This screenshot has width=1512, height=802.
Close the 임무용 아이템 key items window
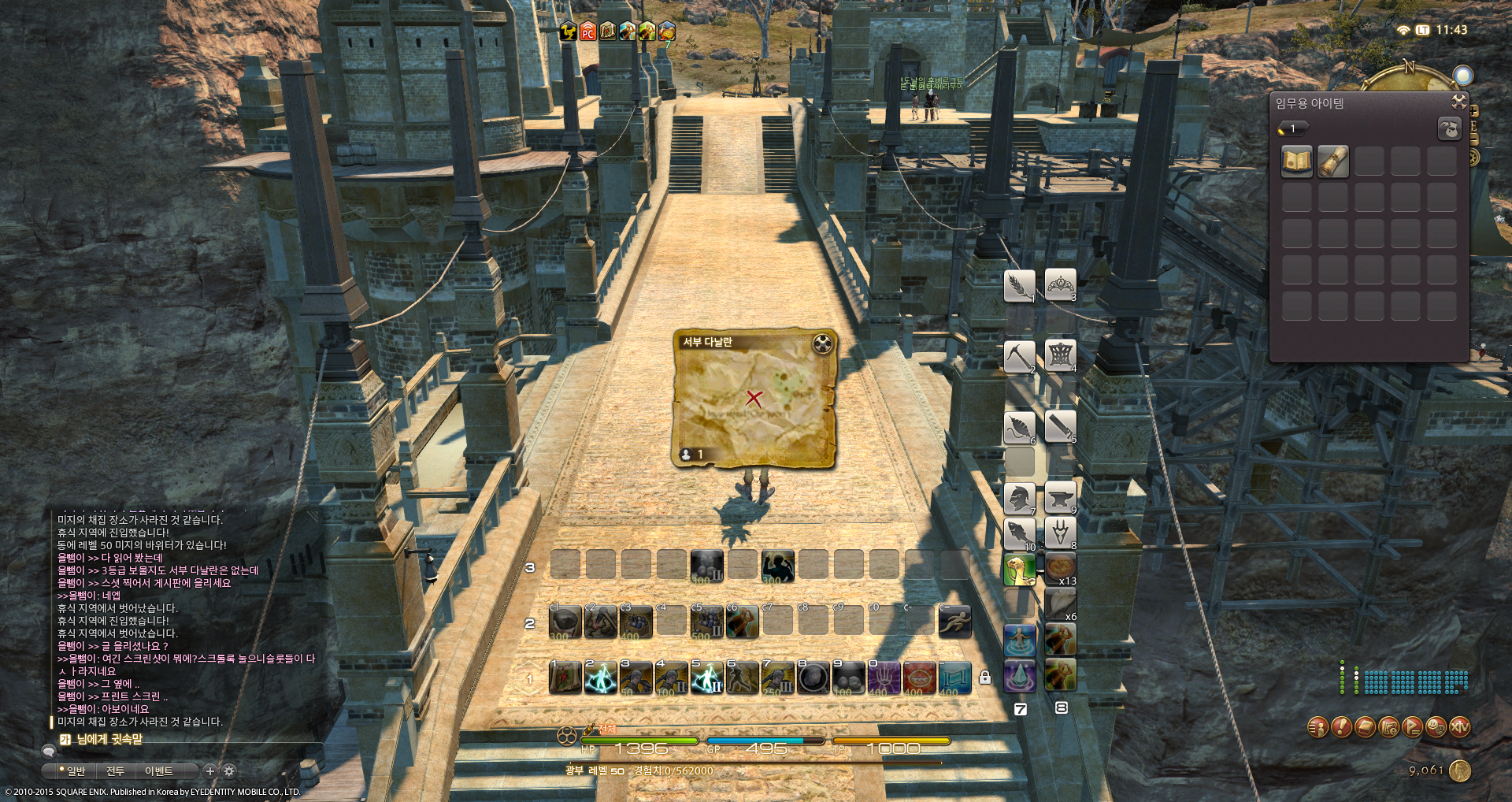coord(1458,102)
